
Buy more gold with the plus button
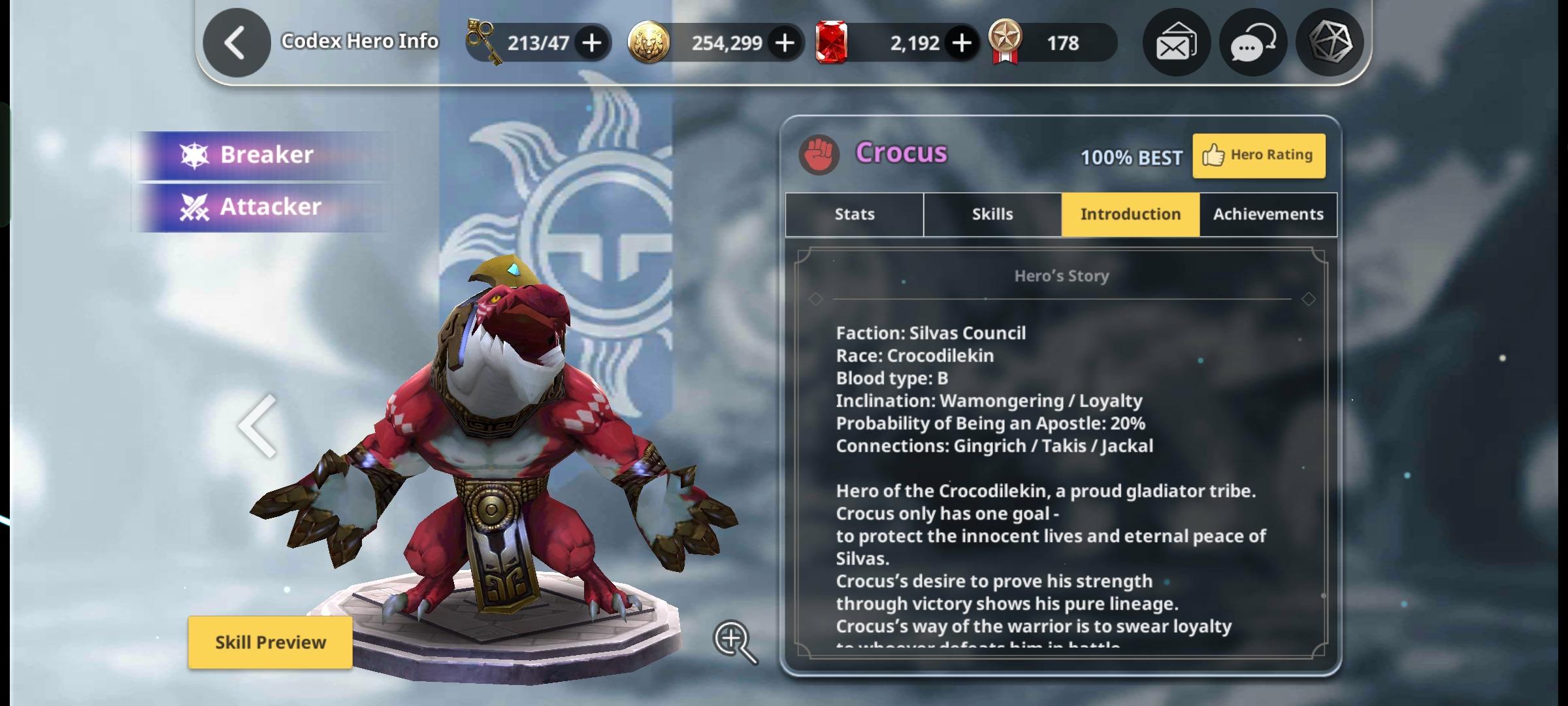coord(785,43)
